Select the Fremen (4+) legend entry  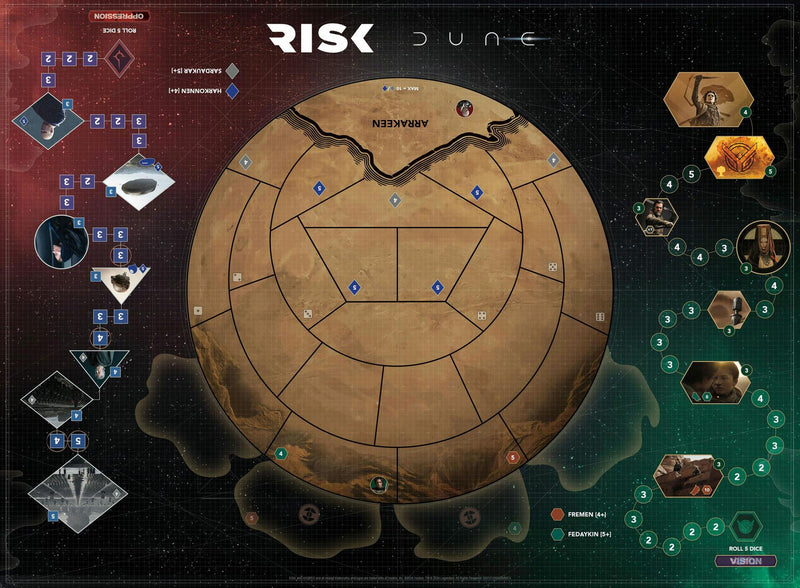click(588, 514)
